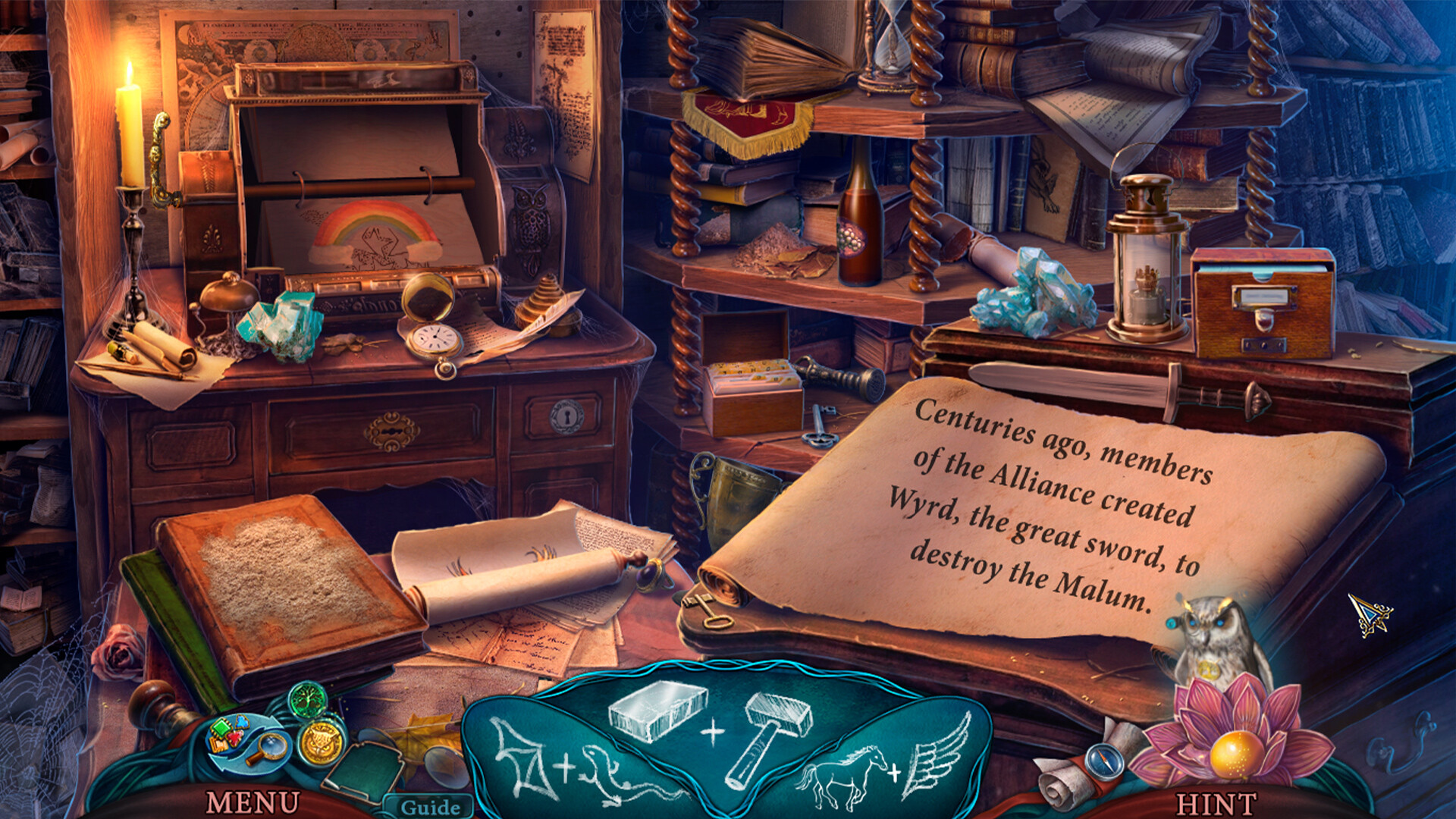This screenshot has height=819, width=1456.
Task: Open the green tree-of-life medallion
Action: [309, 701]
